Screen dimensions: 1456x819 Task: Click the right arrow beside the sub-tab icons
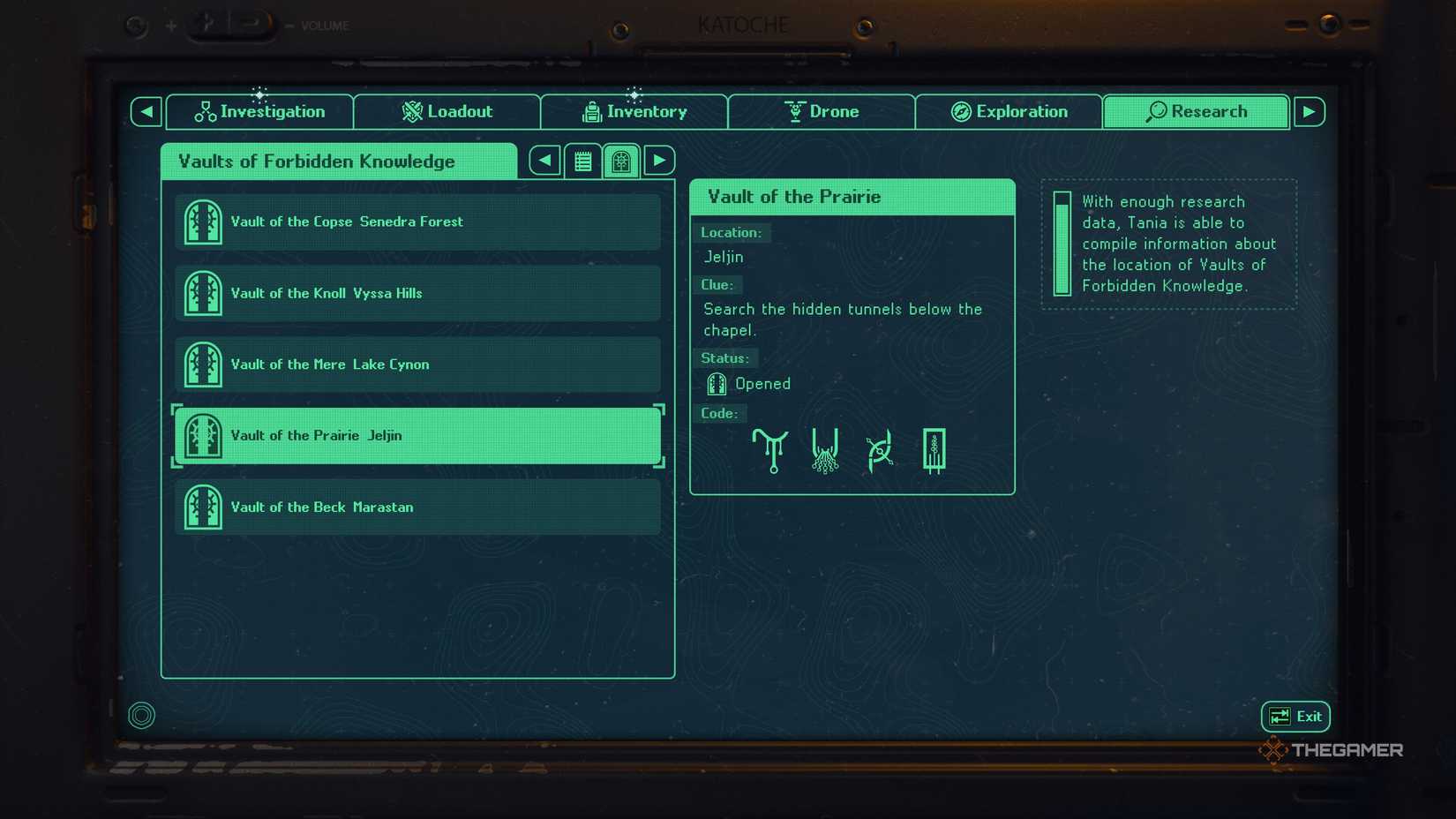coord(659,160)
